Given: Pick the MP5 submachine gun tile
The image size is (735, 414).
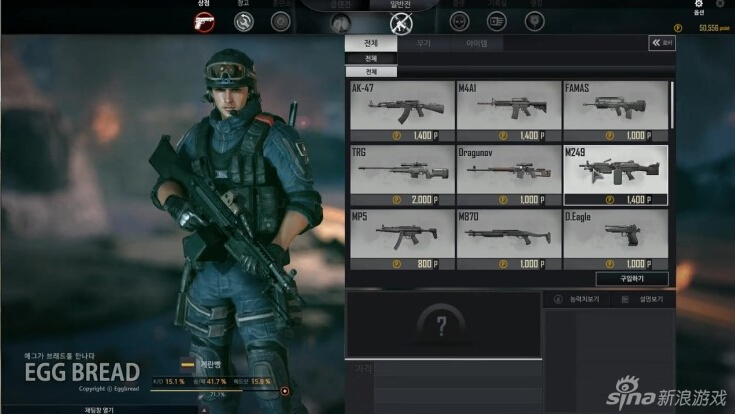Looking at the screenshot, I should click(x=402, y=238).
